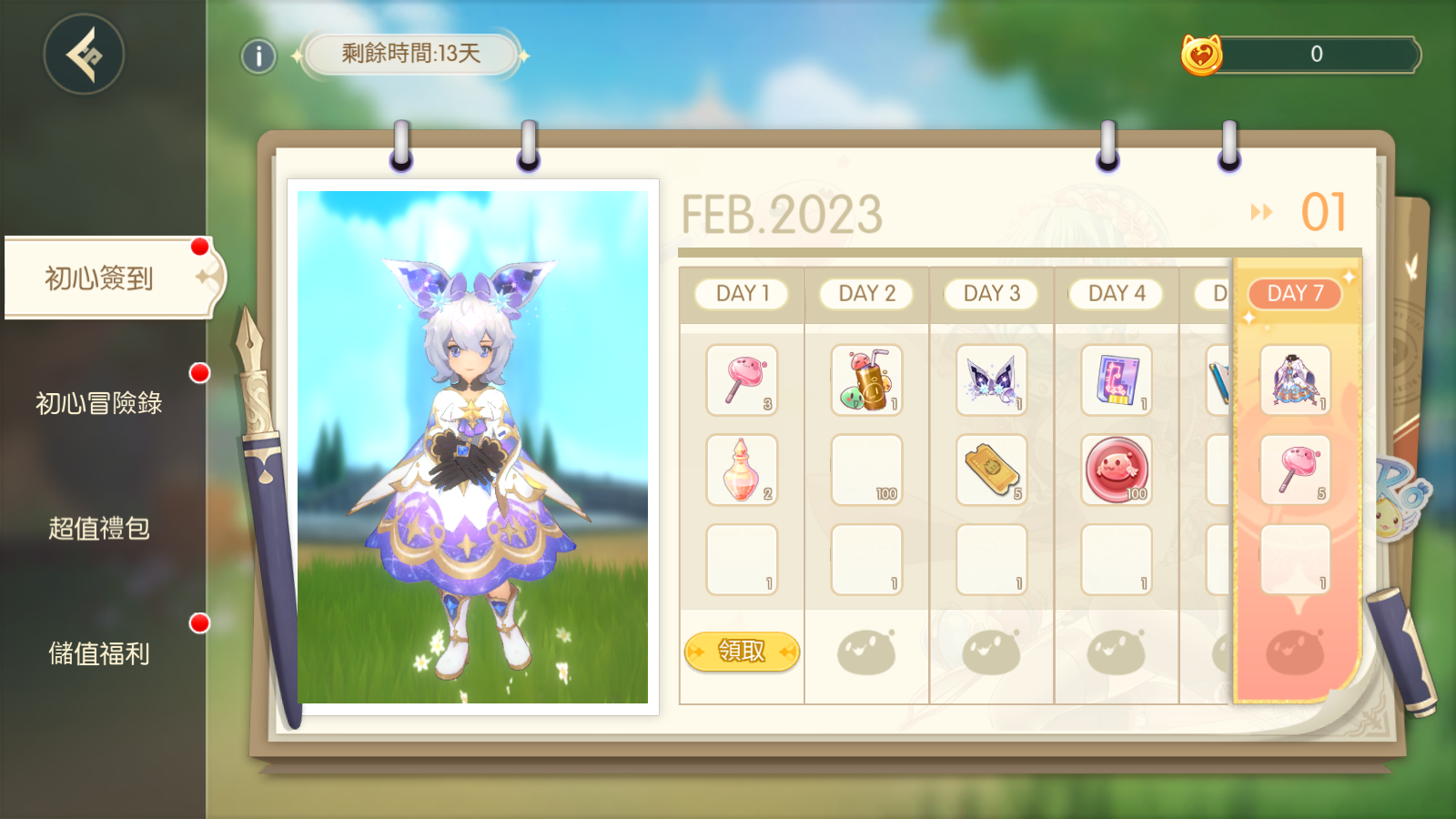This screenshot has height=819, width=1456.
Task: Switch to the 初心簽到 tab
Action: pos(100,278)
